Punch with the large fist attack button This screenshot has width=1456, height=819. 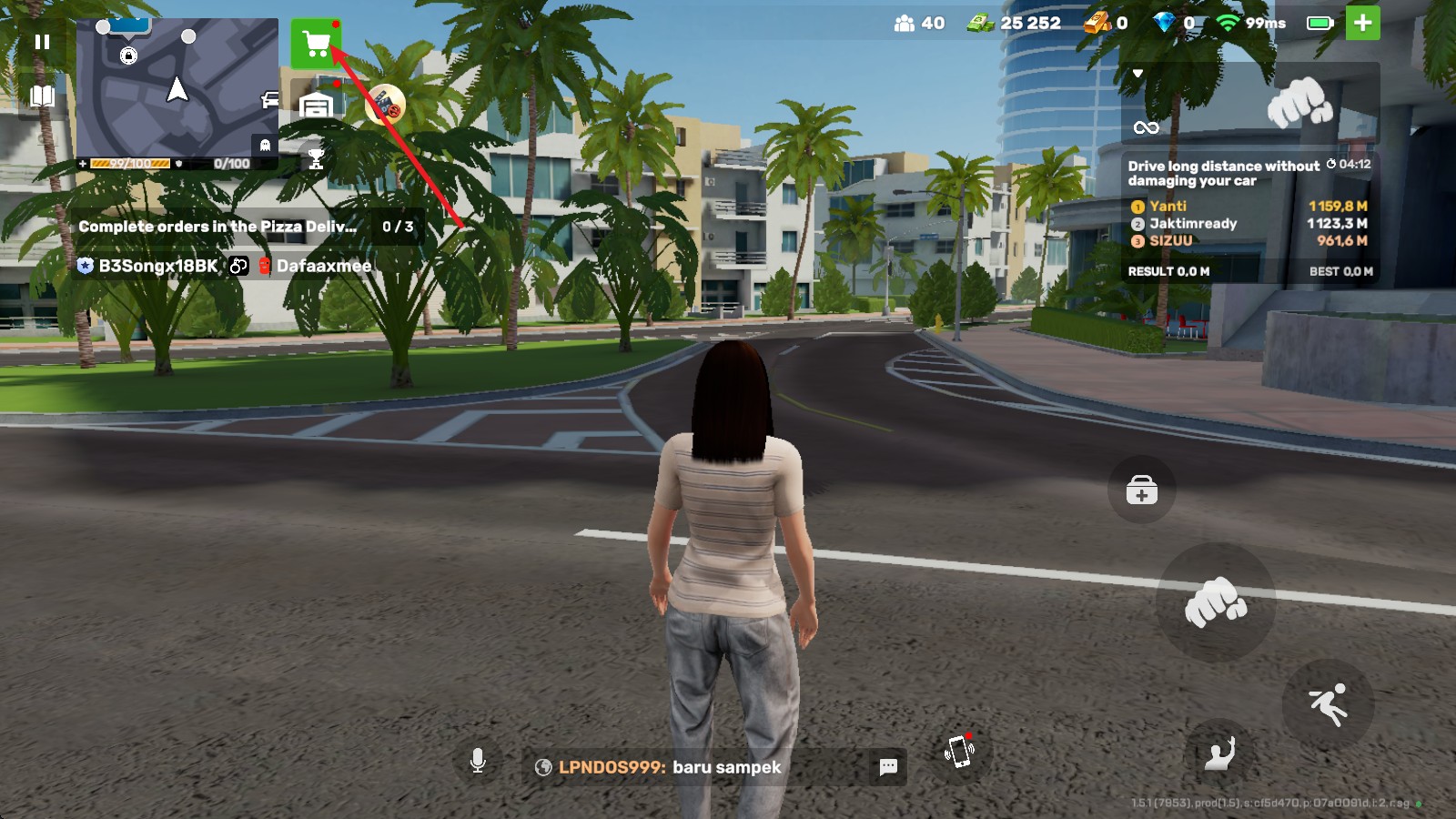pos(1215,602)
